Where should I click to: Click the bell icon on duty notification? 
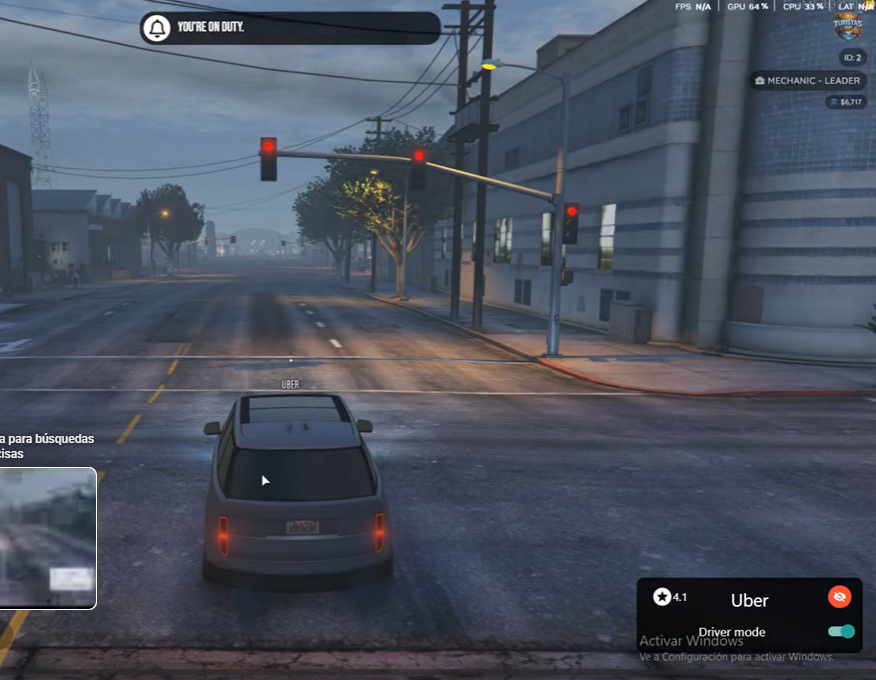pyautogui.click(x=157, y=28)
